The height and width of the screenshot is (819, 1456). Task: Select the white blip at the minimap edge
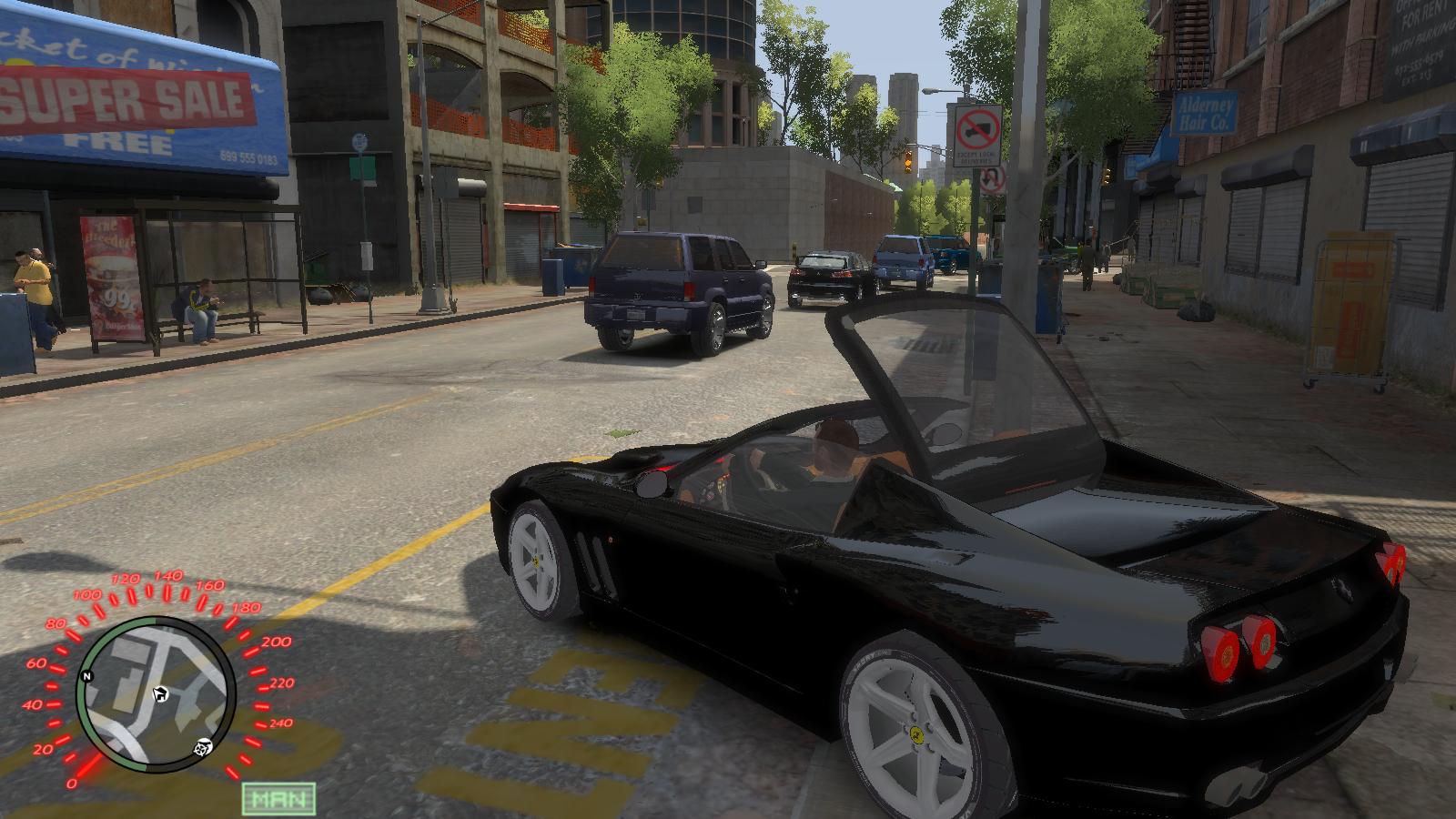tap(203, 748)
